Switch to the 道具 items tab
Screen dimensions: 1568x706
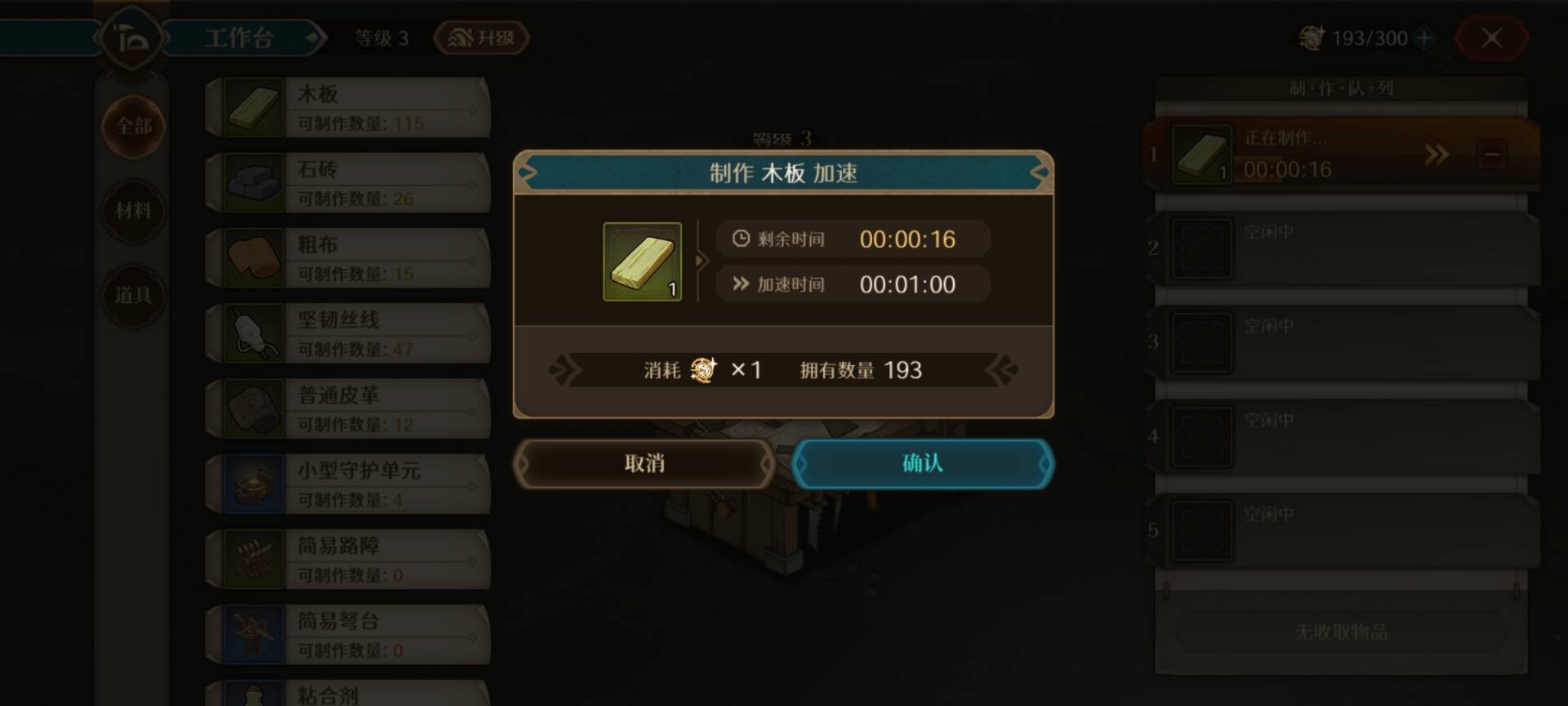(133, 296)
